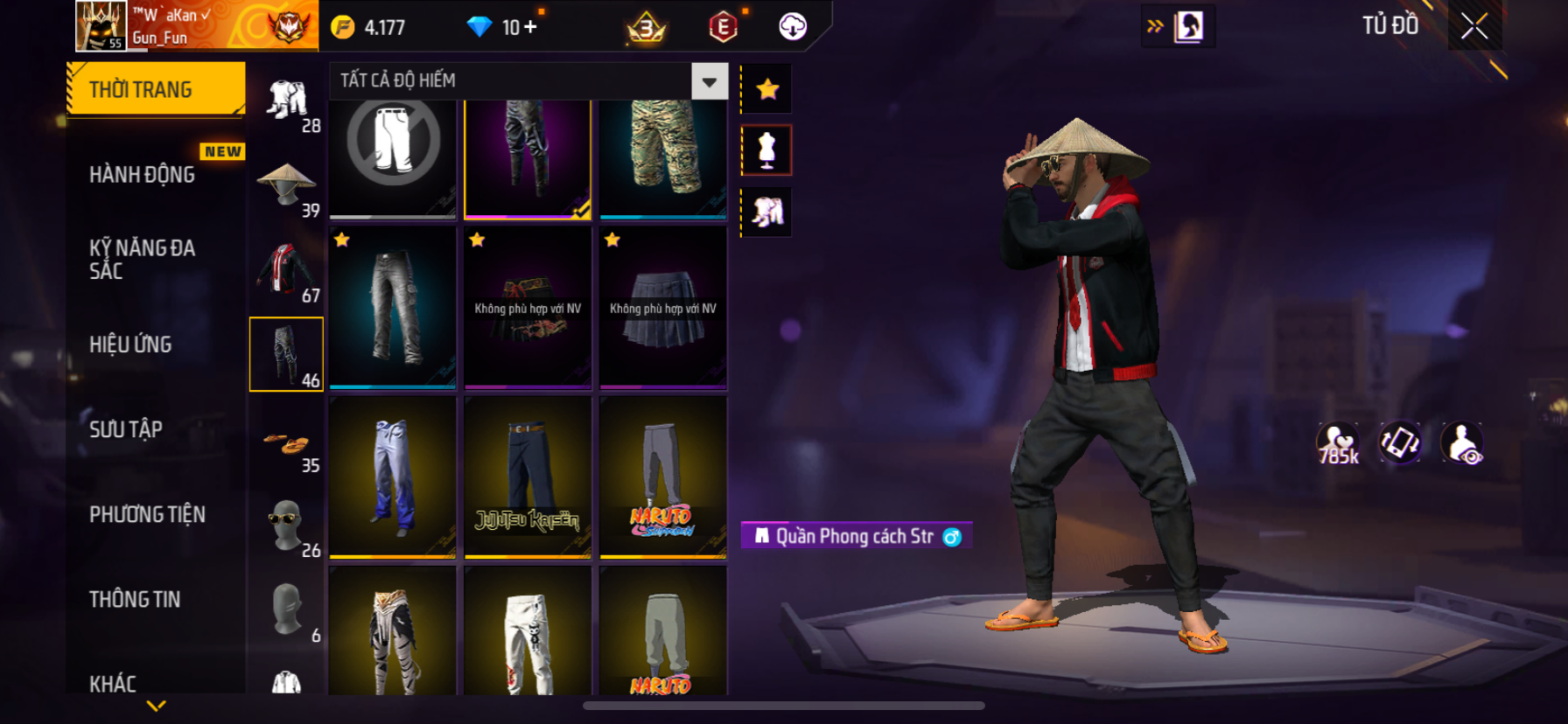Screen dimensions: 1568x724
Task: Open the Hiệu Ứng section
Action: (130, 345)
